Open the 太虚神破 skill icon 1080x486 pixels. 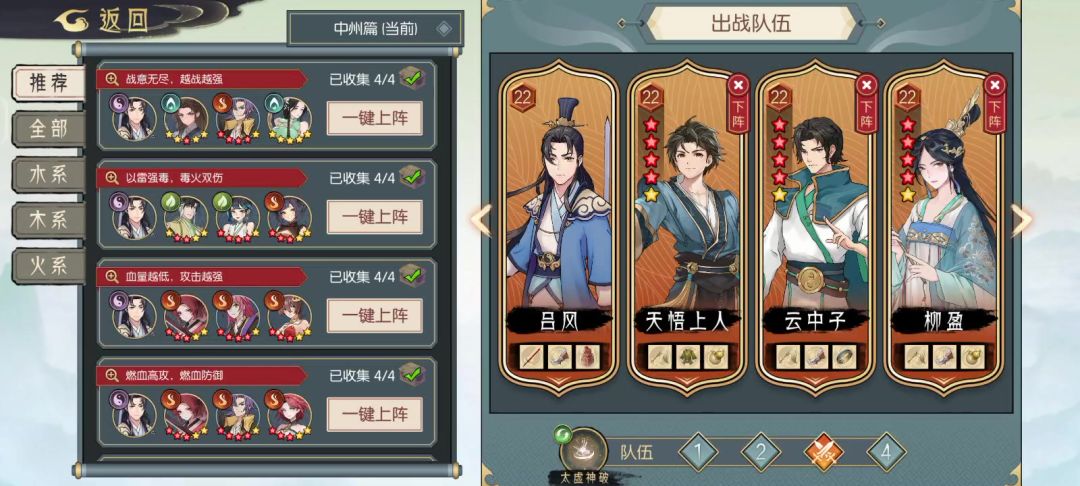click(x=583, y=449)
